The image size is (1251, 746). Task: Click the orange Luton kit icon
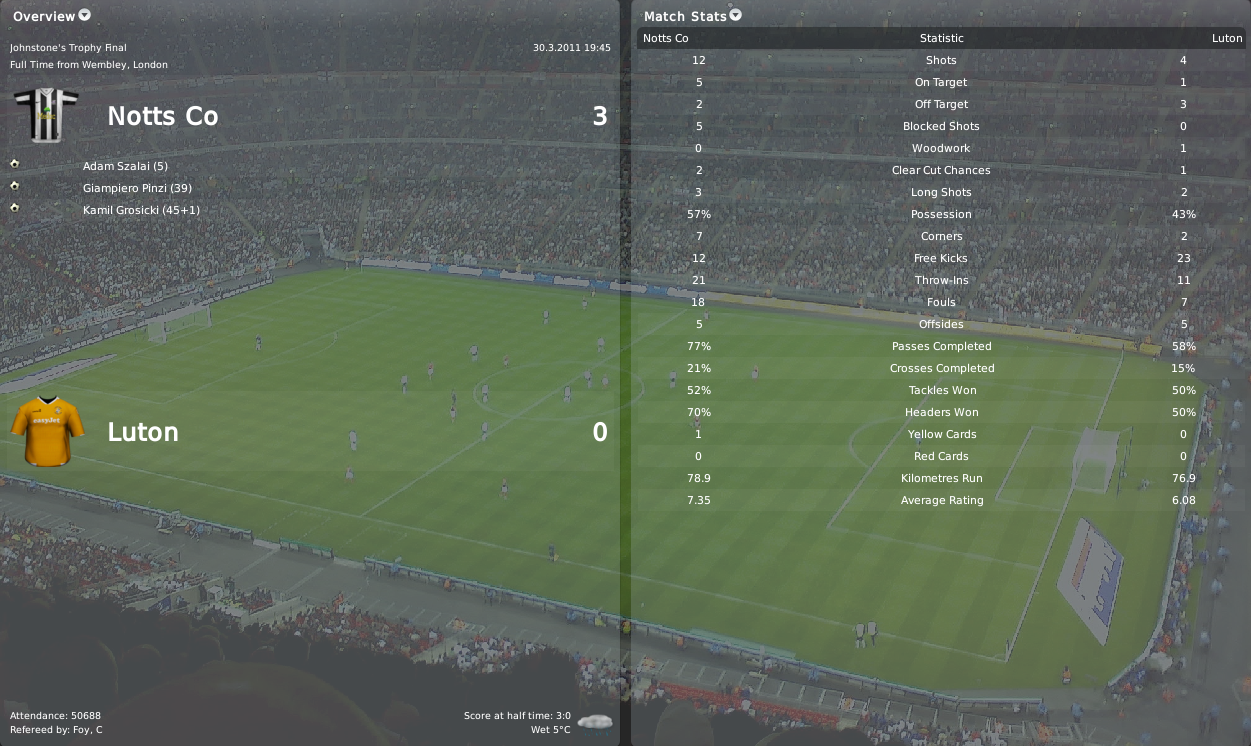pyautogui.click(x=47, y=431)
